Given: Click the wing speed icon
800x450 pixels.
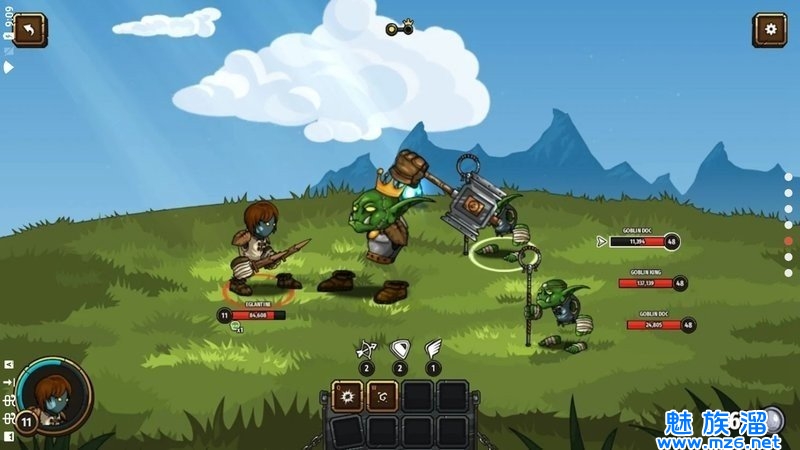Looking at the screenshot, I should (x=432, y=350).
